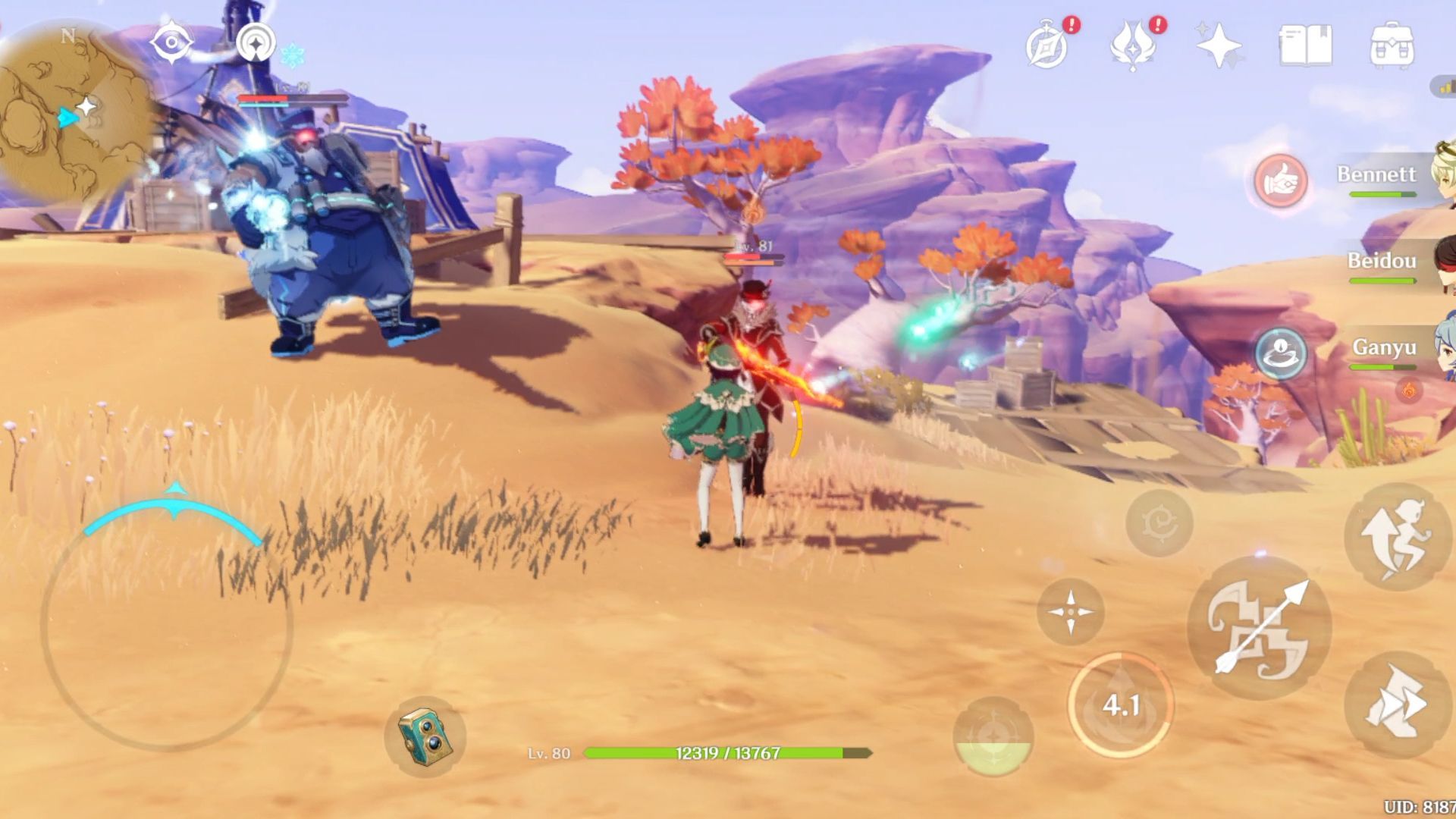Screen dimensions: 1456x819
Task: Use the elemental skill on cooldown
Action: click(x=1120, y=705)
